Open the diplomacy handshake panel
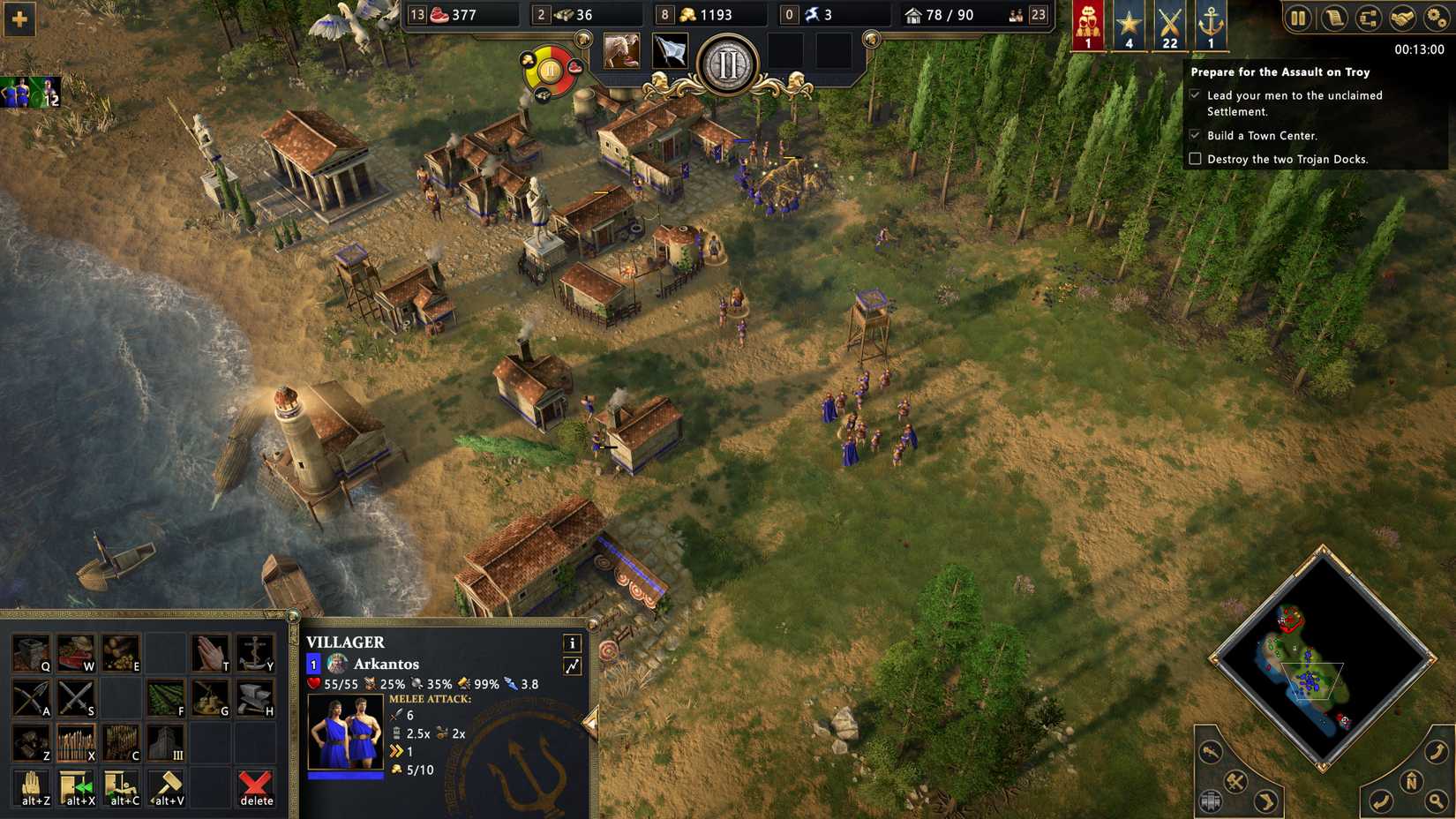The image size is (1456, 819). [x=1402, y=18]
